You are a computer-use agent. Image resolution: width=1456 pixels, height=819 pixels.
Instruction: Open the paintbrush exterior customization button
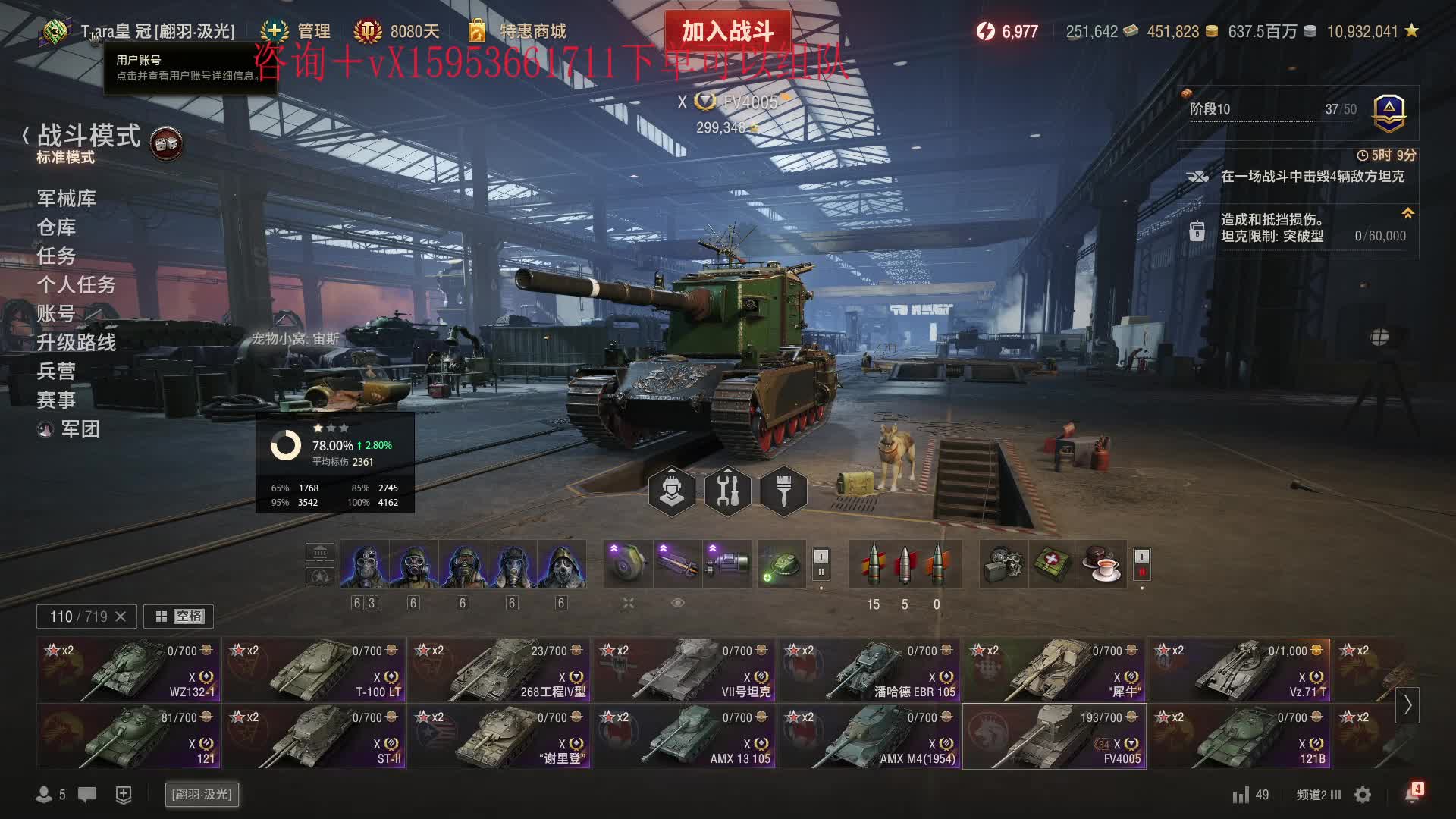tap(783, 491)
